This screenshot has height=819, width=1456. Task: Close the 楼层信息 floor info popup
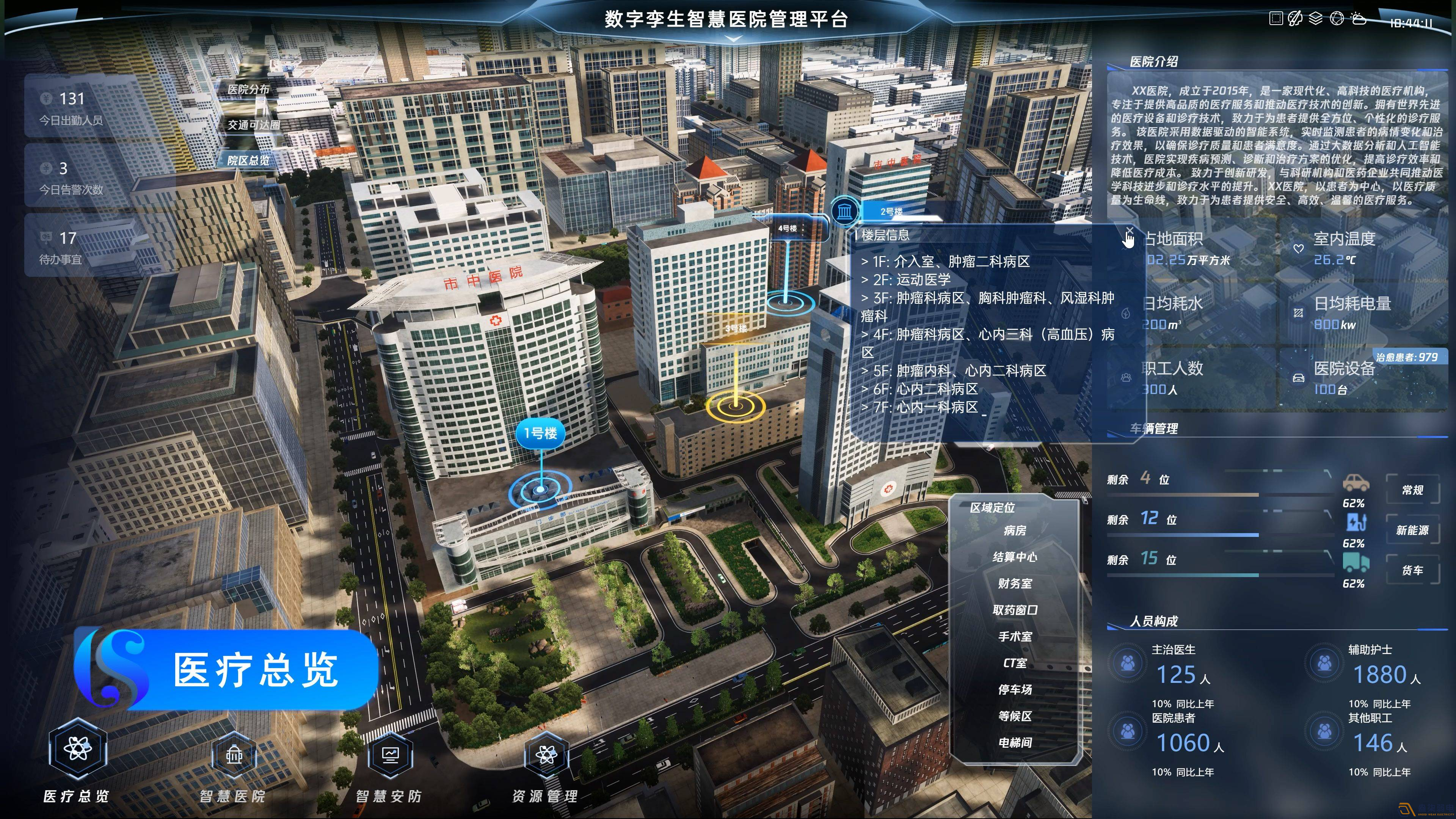coord(1129,231)
